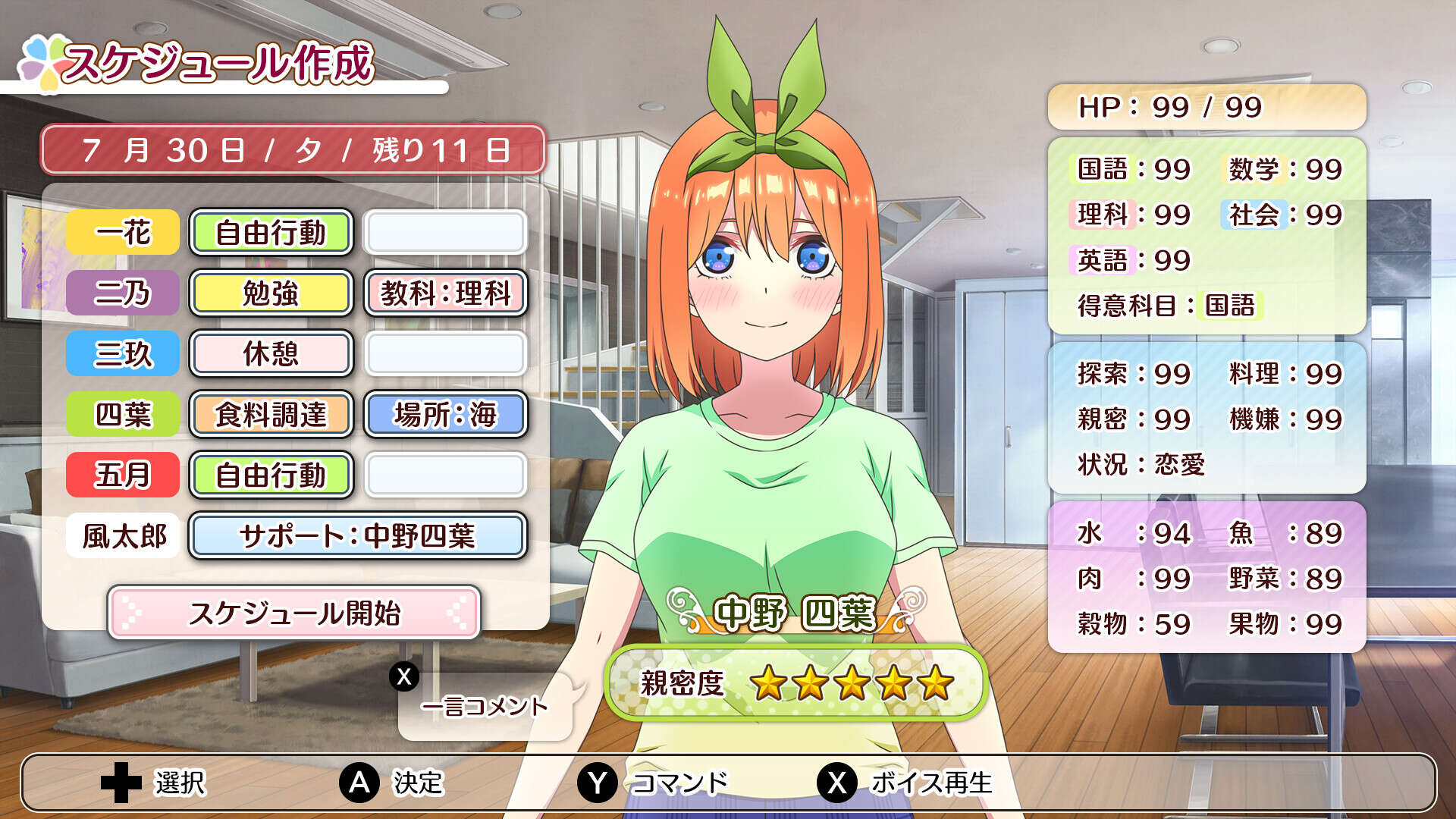Toggle 三玖's schedule to 休憩
This screenshot has width=1456, height=819.
tap(271, 354)
